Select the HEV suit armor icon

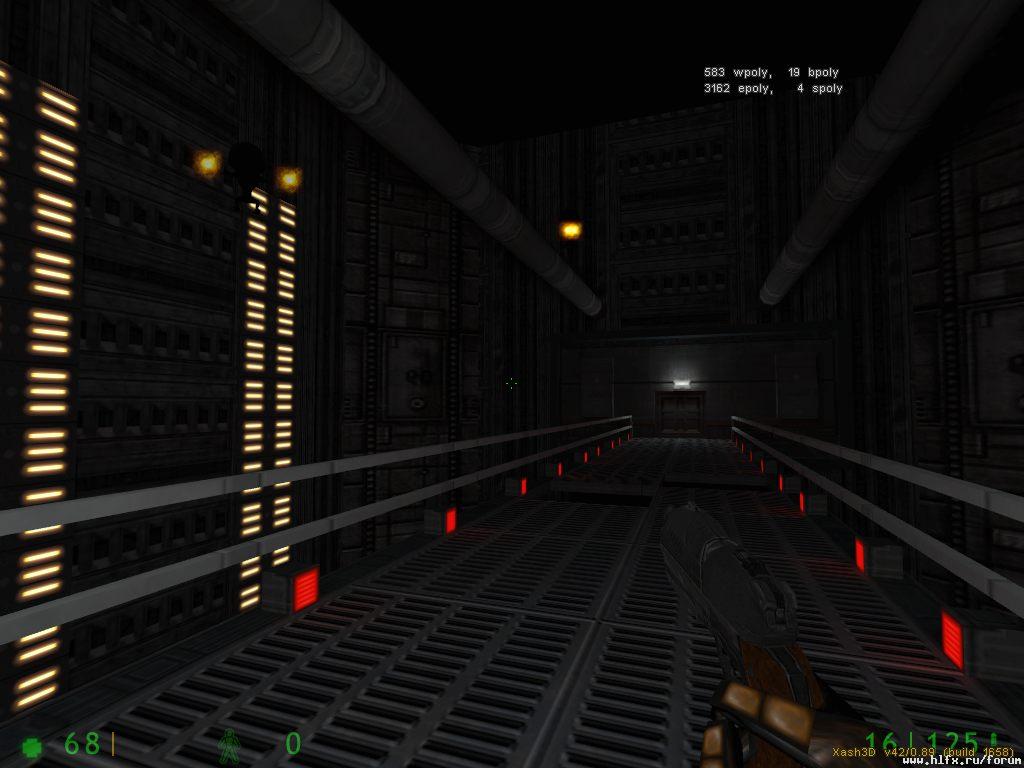[230, 745]
